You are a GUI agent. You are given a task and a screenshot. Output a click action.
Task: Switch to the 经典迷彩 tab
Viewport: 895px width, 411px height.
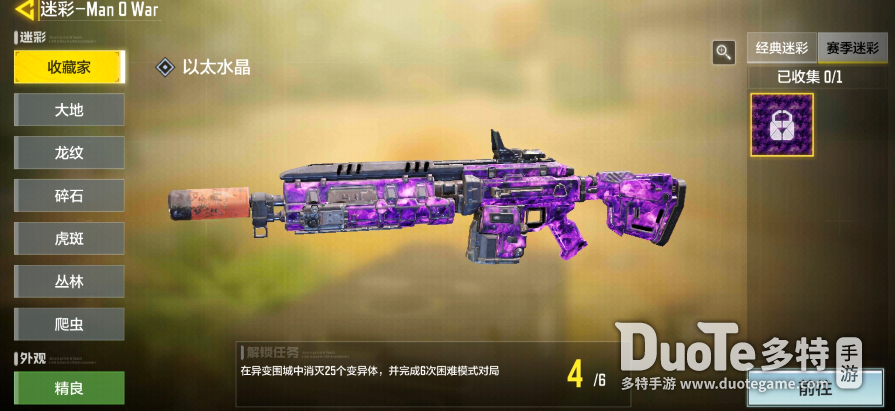(781, 48)
